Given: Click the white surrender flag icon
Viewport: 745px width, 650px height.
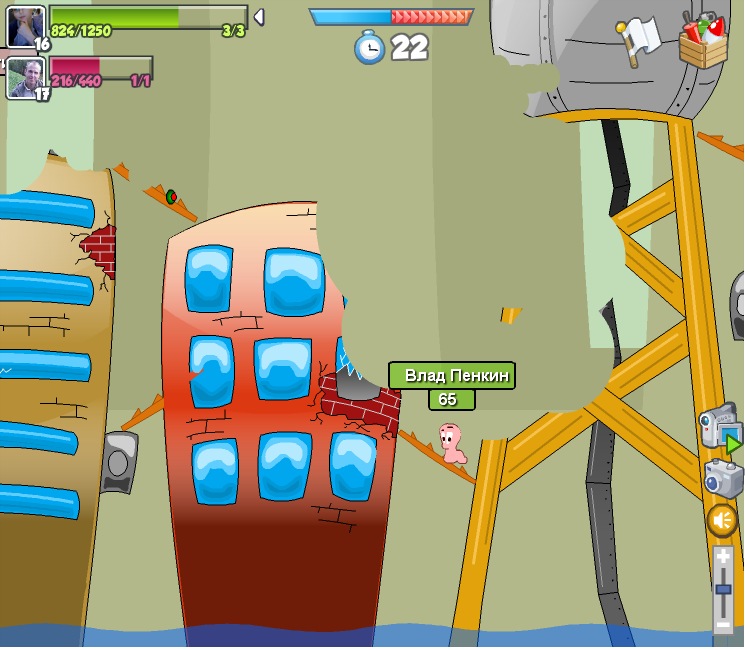Looking at the screenshot, I should click(638, 39).
